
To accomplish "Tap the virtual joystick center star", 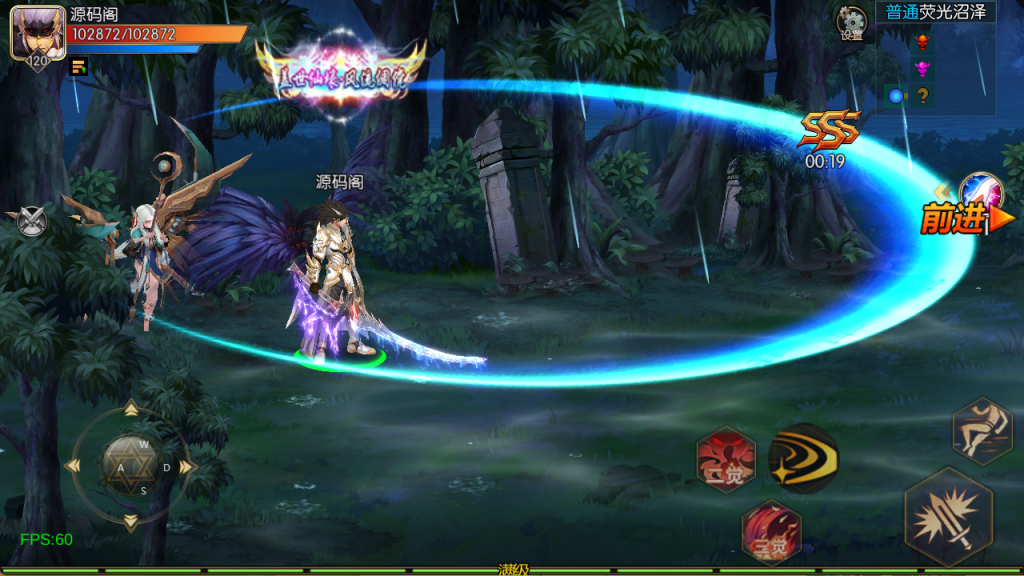I will 130,465.
